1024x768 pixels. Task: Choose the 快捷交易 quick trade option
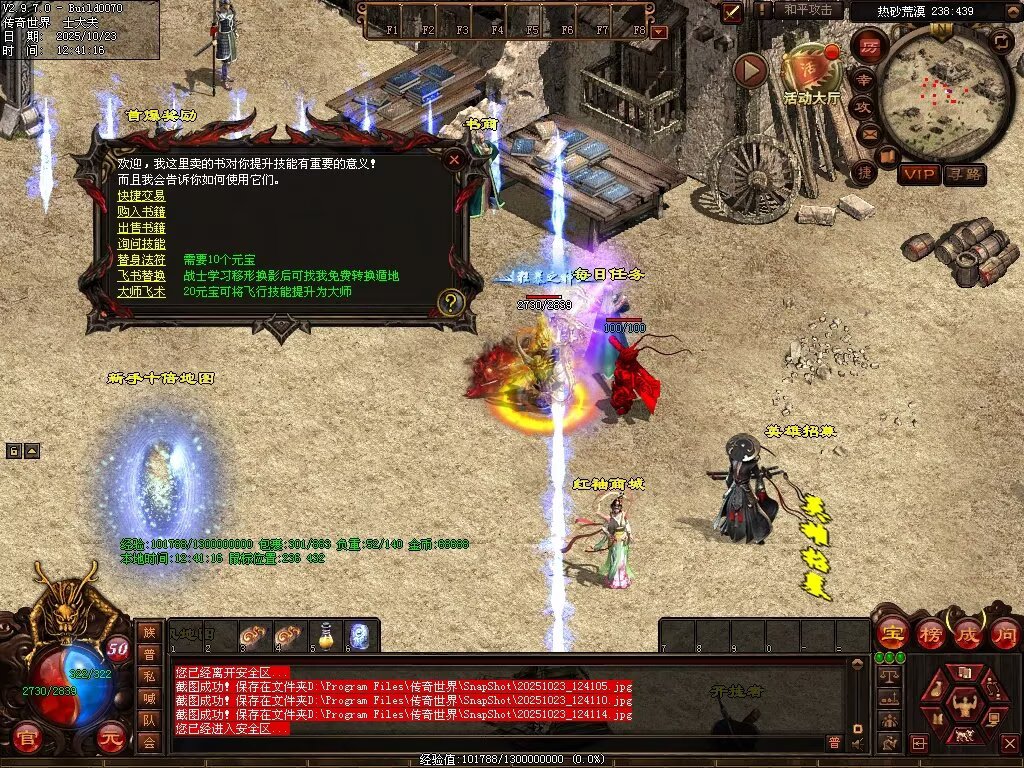(x=141, y=196)
